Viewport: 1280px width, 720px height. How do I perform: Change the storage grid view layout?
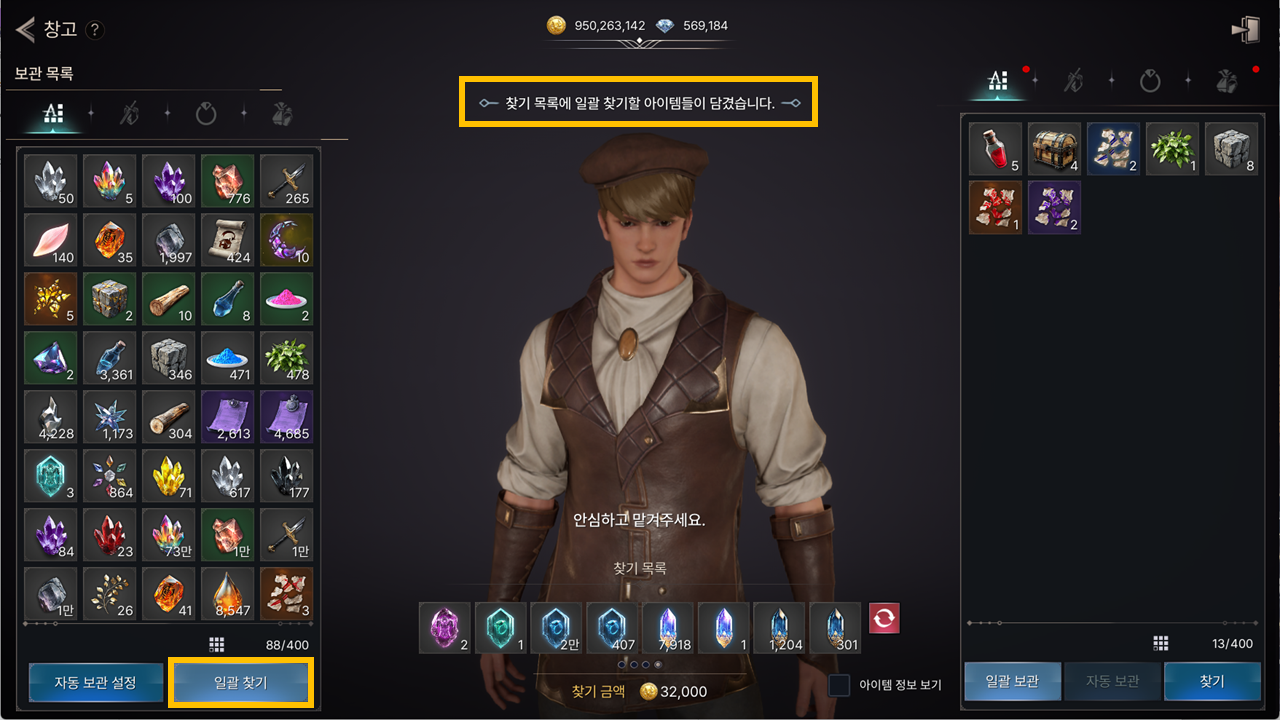point(217,644)
